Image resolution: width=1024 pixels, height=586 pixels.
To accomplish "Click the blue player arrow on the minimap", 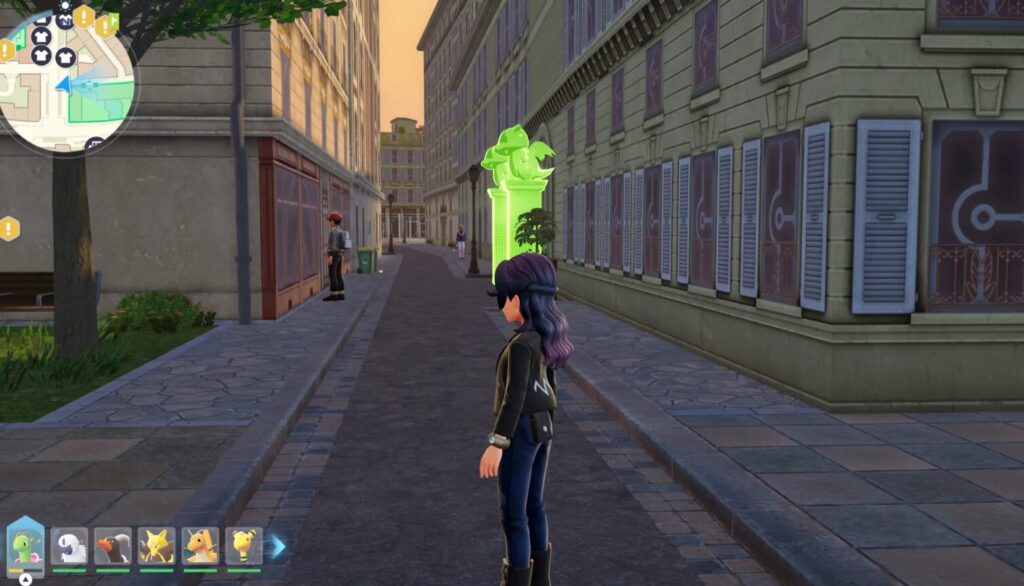I will click(63, 85).
